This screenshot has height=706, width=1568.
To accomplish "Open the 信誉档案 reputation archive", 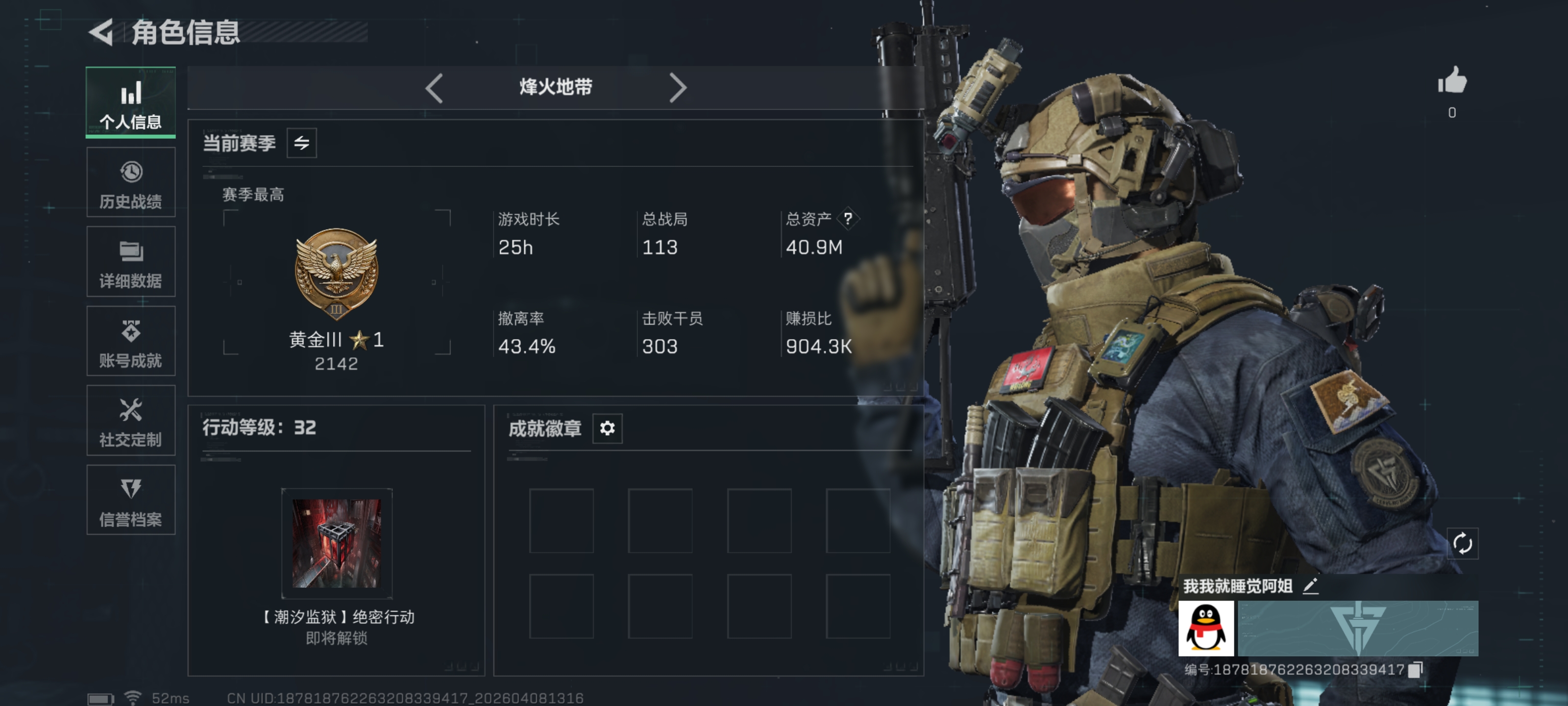I will click(130, 500).
